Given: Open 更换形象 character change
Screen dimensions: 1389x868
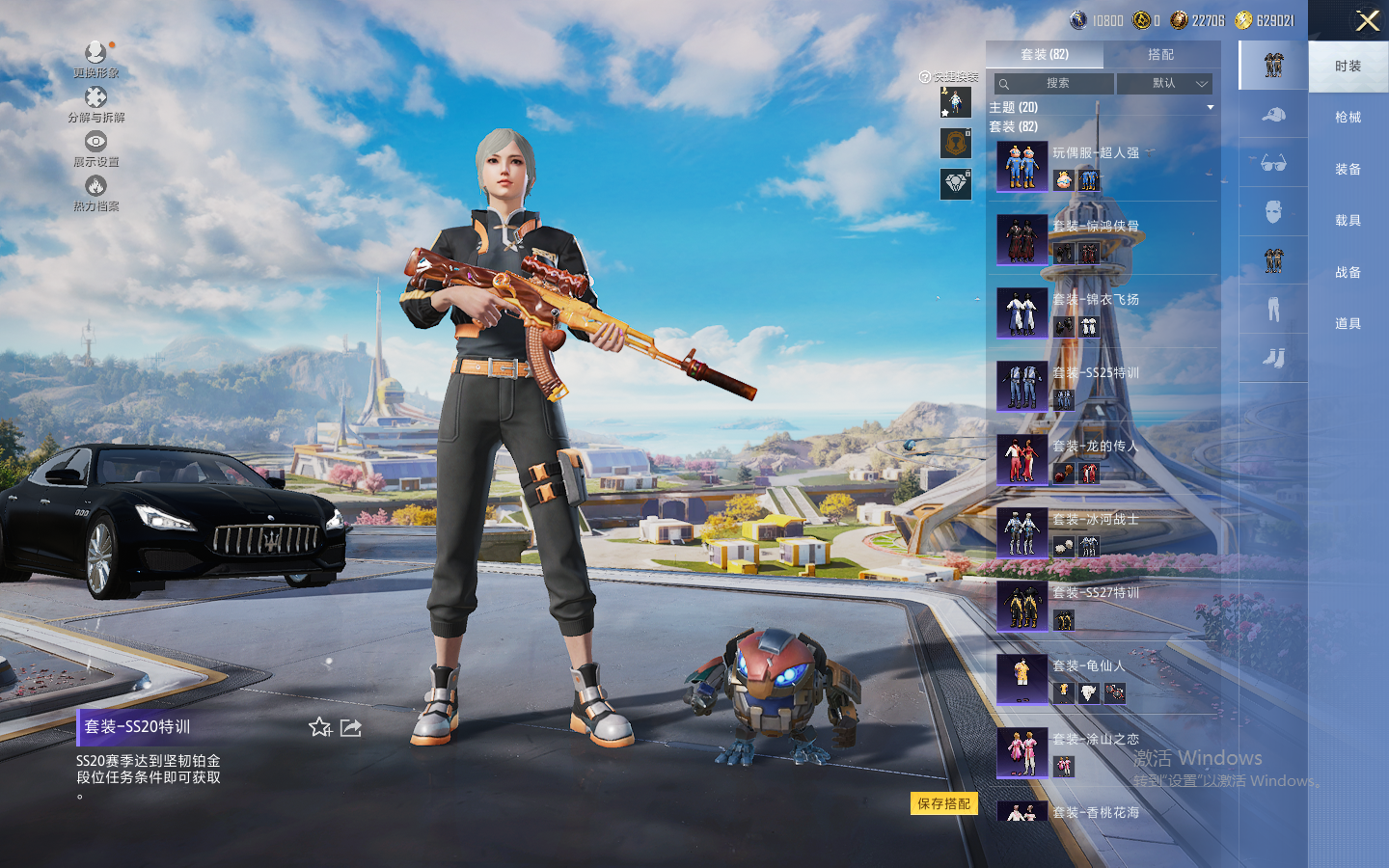Looking at the screenshot, I should click(x=95, y=59).
